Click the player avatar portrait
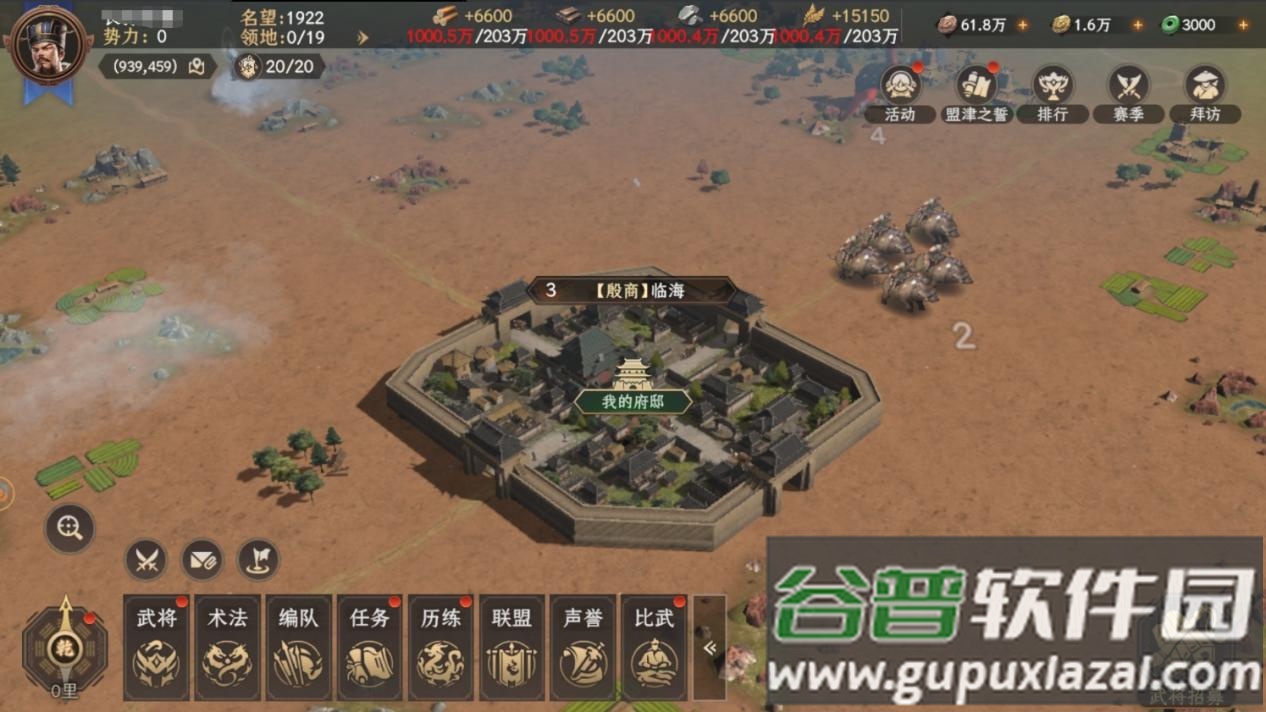 (x=47, y=46)
